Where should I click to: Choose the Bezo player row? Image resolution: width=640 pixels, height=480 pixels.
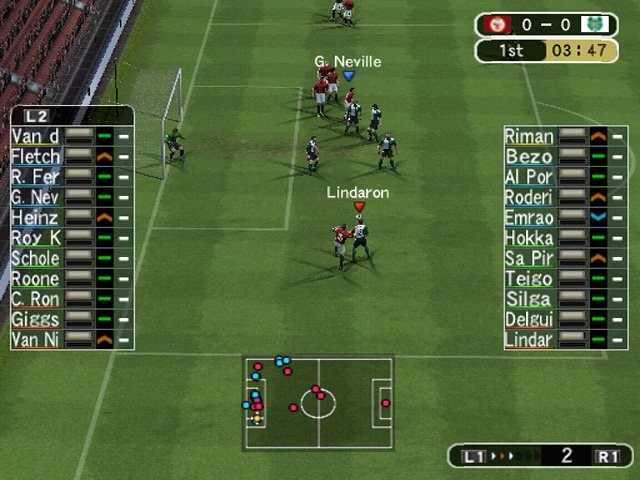coord(530,157)
